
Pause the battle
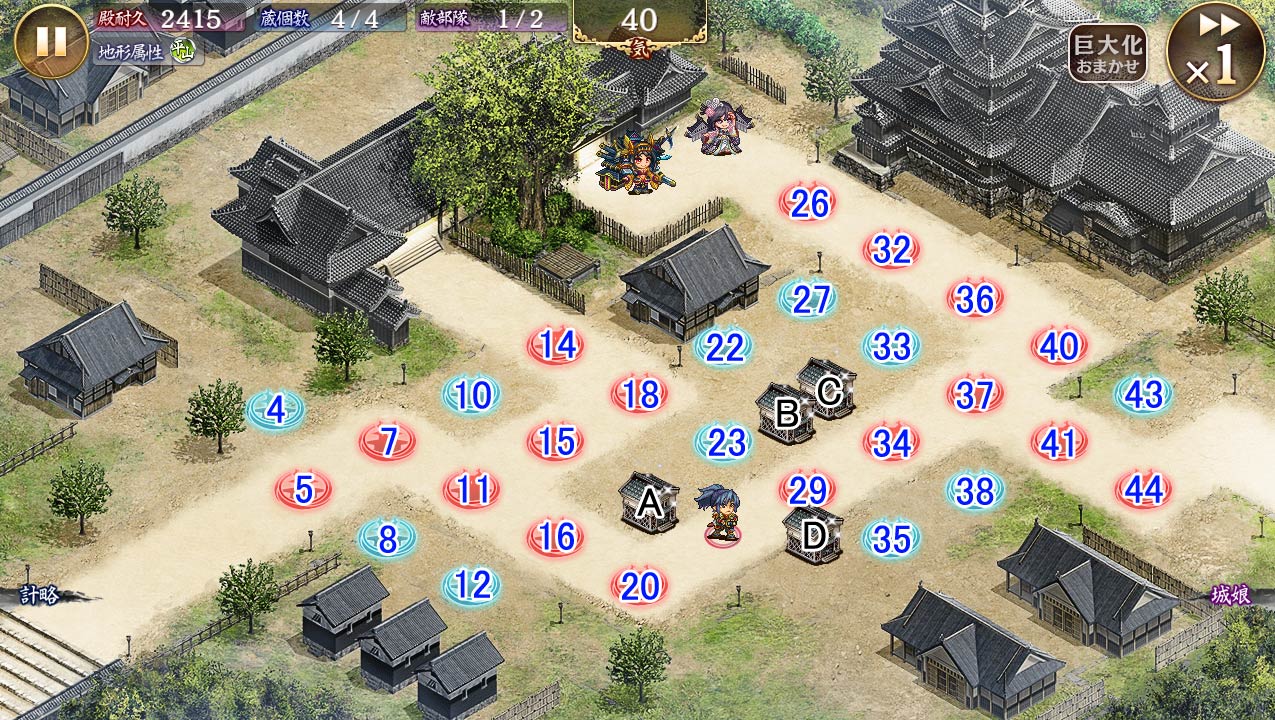coord(51,41)
